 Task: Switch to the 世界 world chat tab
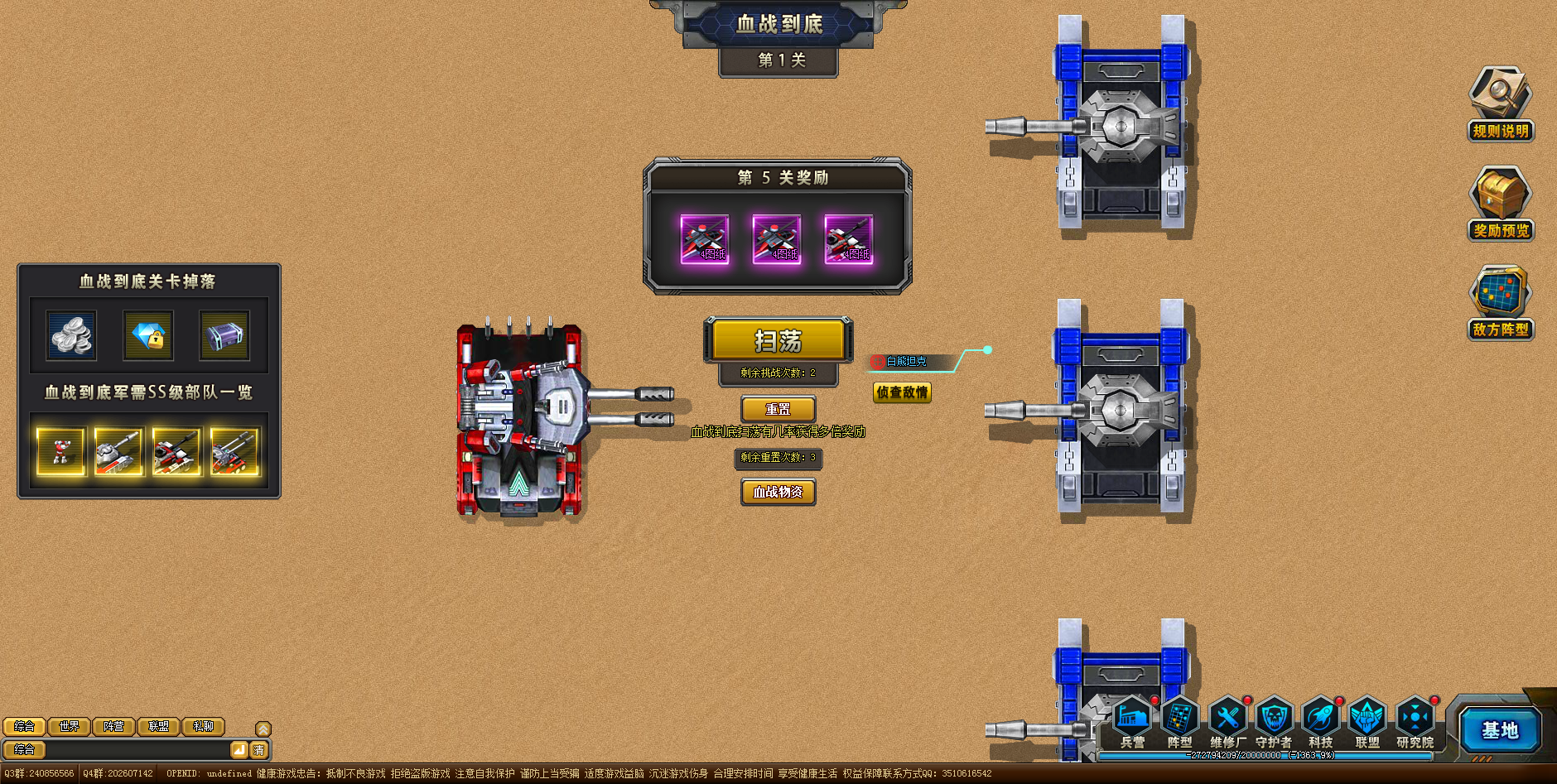pyautogui.click(x=70, y=727)
